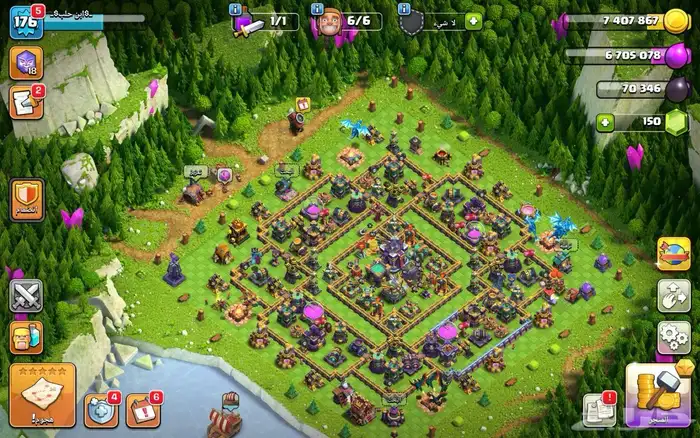Open the hammer shop button
Screen dimensions: 700x438
click(652, 394)
